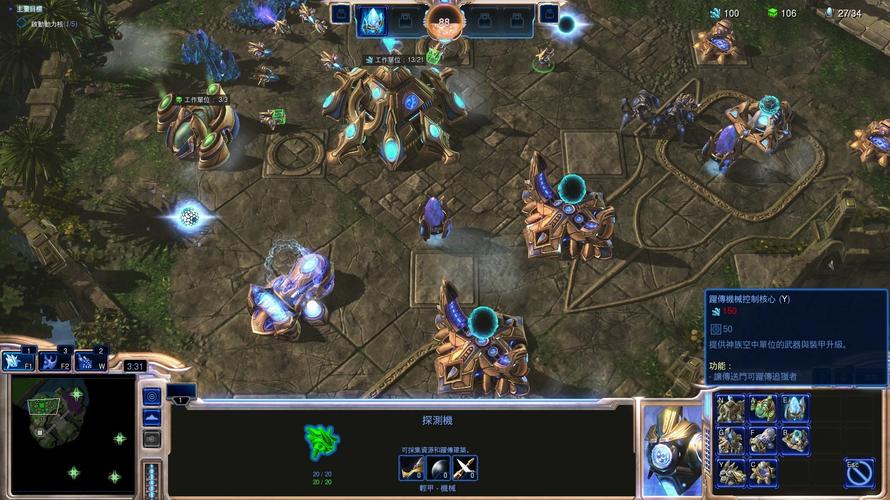This screenshot has width=890, height=500.
Task: Select all army units with F2 icon
Action: pyautogui.click(x=52, y=362)
